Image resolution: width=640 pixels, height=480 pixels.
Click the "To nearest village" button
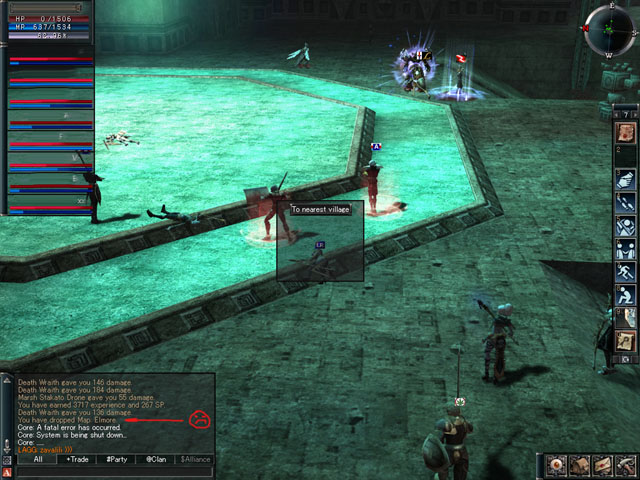click(319, 209)
